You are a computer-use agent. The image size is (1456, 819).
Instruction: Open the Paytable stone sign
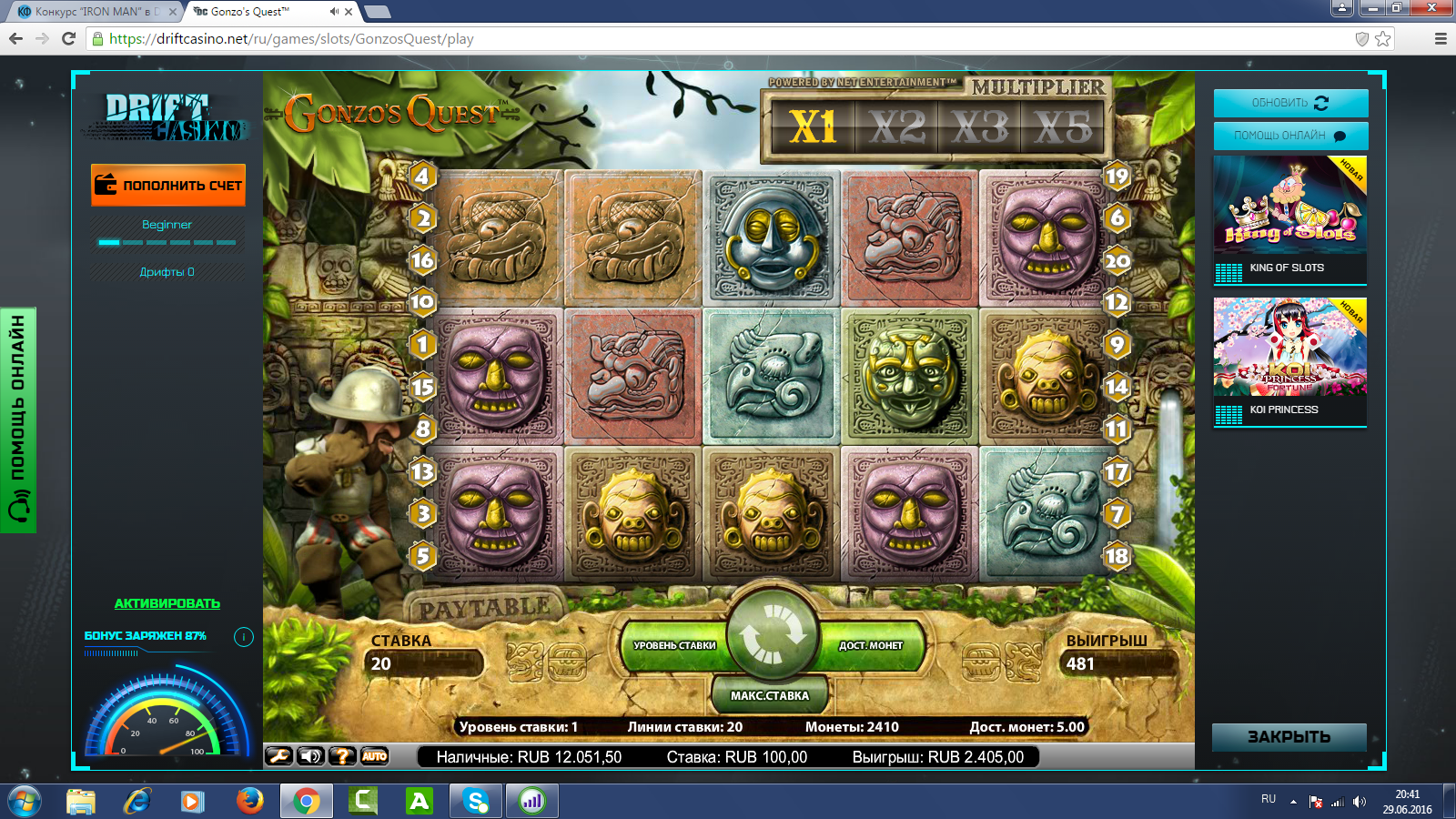pos(484,608)
